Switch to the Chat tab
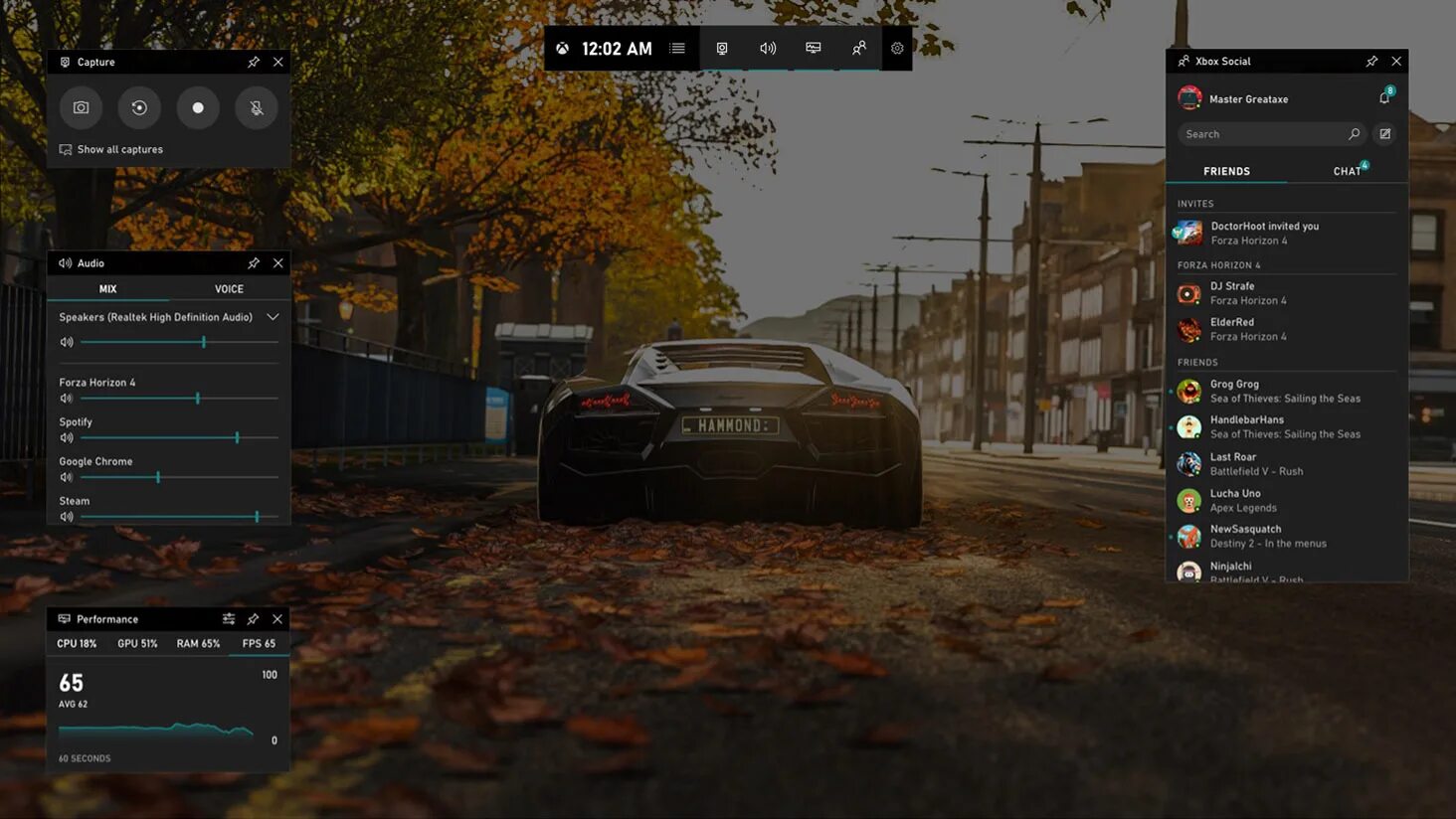 coord(1348,171)
